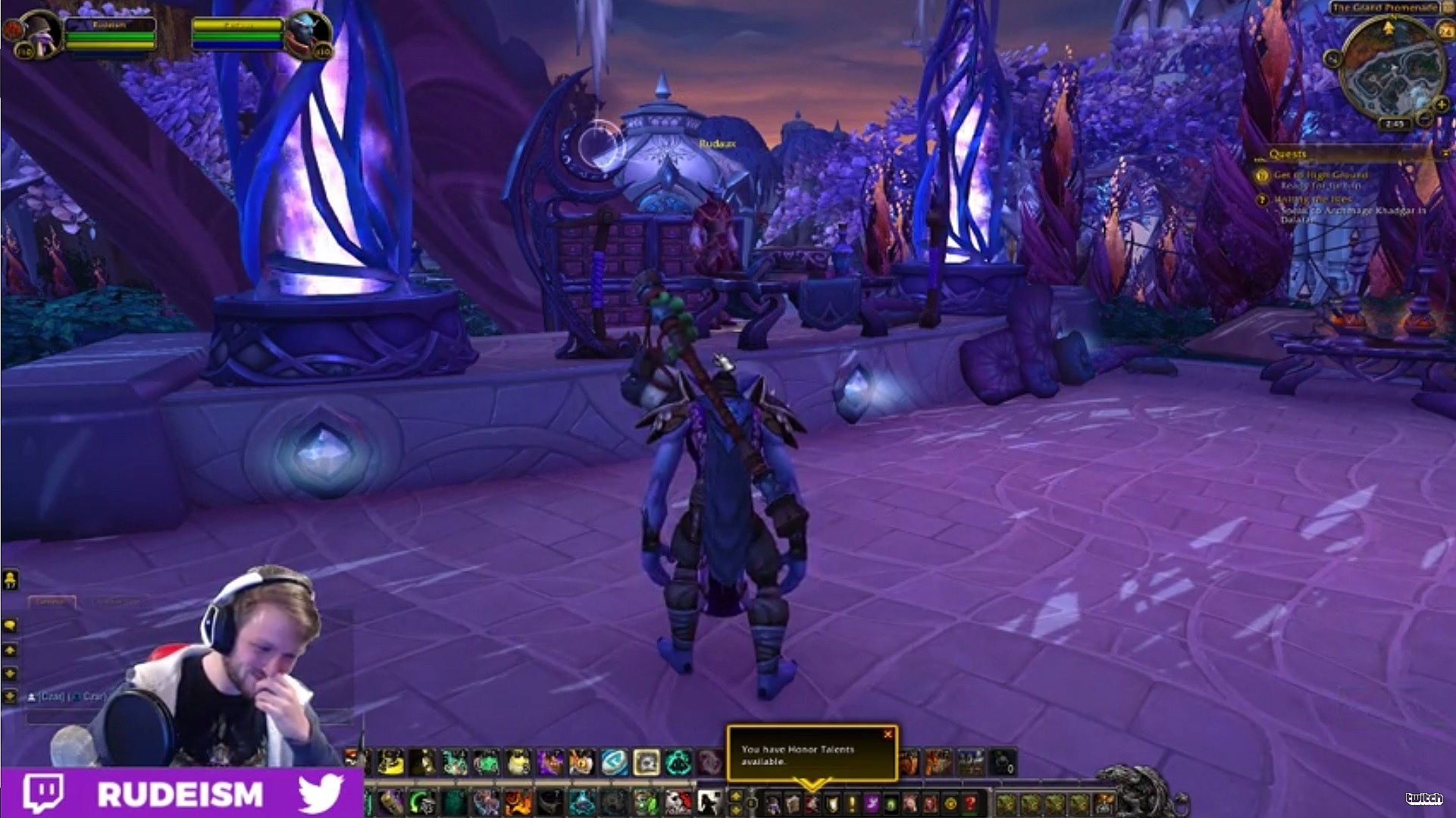Open the calendar showing day 24 by the minimap
1456x818 pixels.
[1445, 30]
